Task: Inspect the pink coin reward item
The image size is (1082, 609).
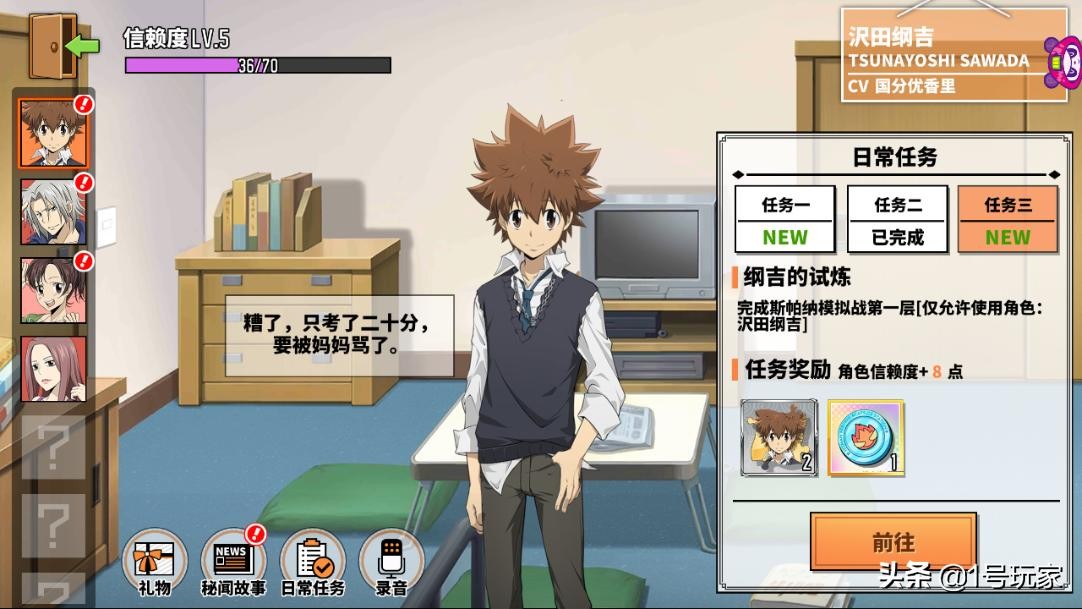Action: click(865, 437)
